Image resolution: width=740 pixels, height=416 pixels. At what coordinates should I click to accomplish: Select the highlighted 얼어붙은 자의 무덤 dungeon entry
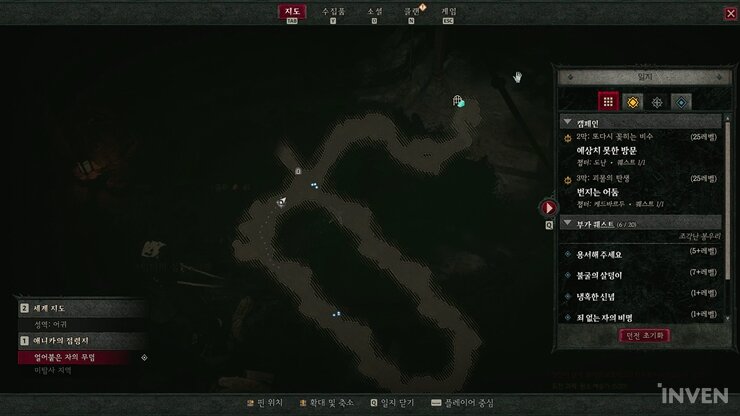tap(80, 357)
